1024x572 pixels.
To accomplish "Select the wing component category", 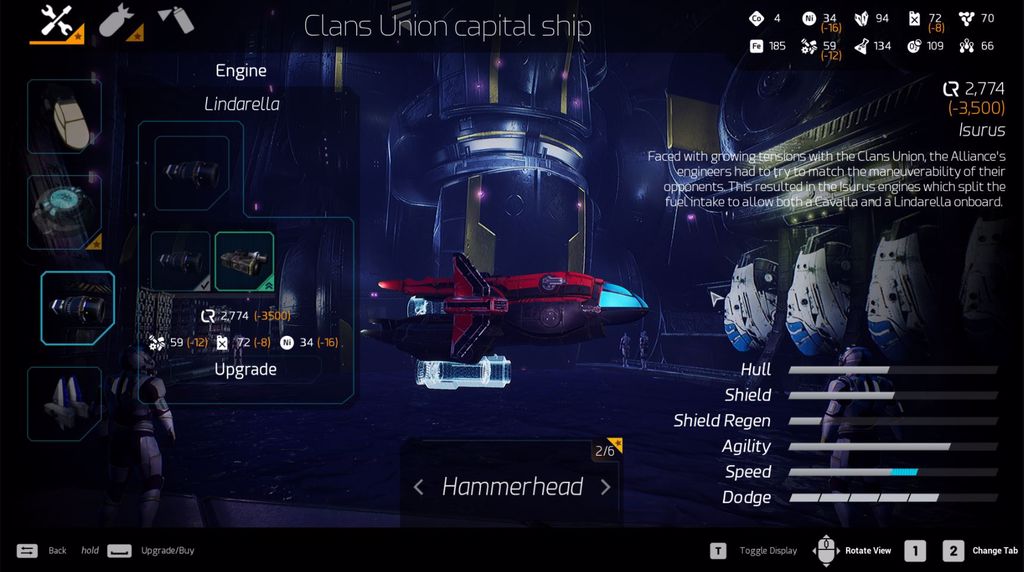I will 64,403.
